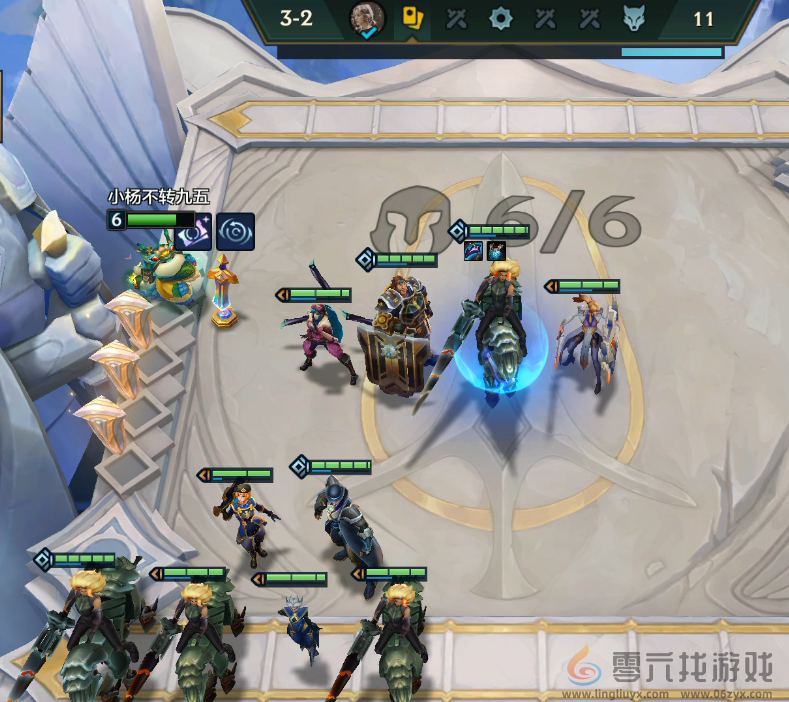
Task: Click the opponent portrait in the stage tracker
Action: (366, 18)
